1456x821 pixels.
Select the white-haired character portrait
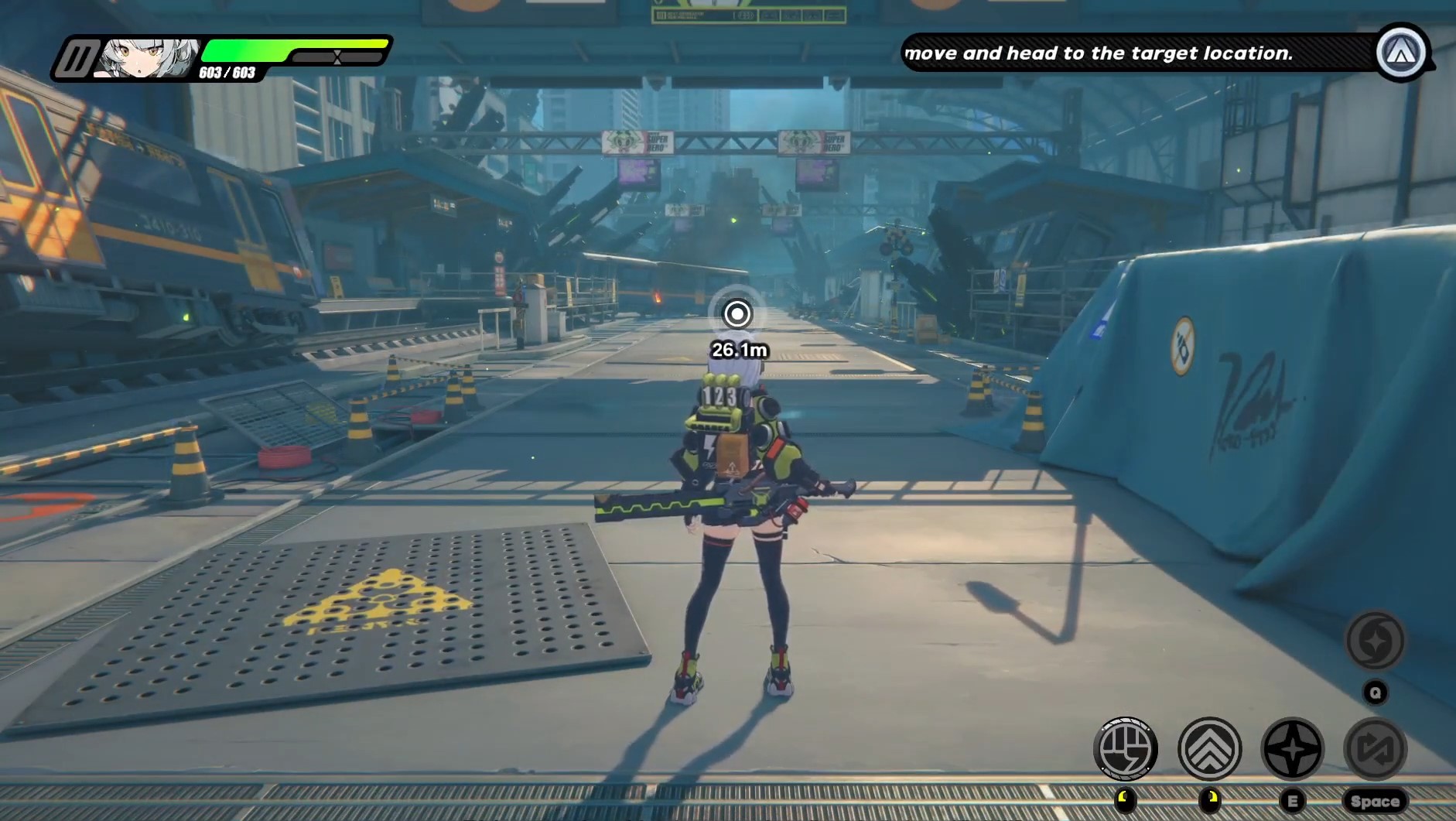click(145, 59)
